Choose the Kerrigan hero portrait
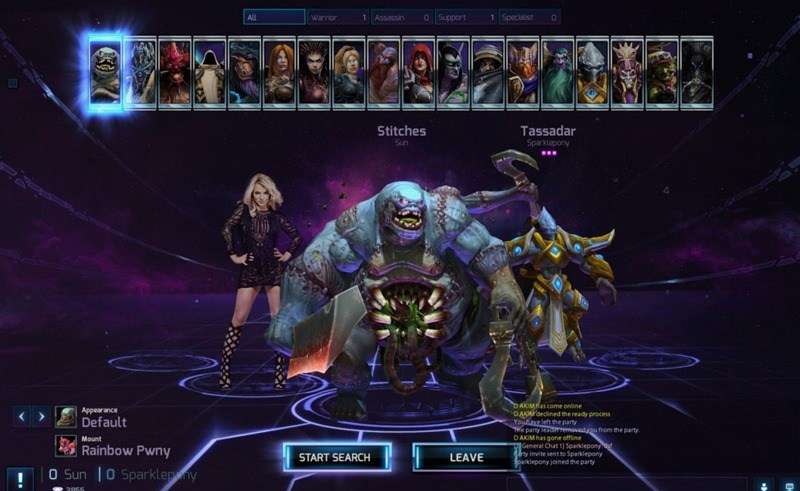 click(314, 72)
